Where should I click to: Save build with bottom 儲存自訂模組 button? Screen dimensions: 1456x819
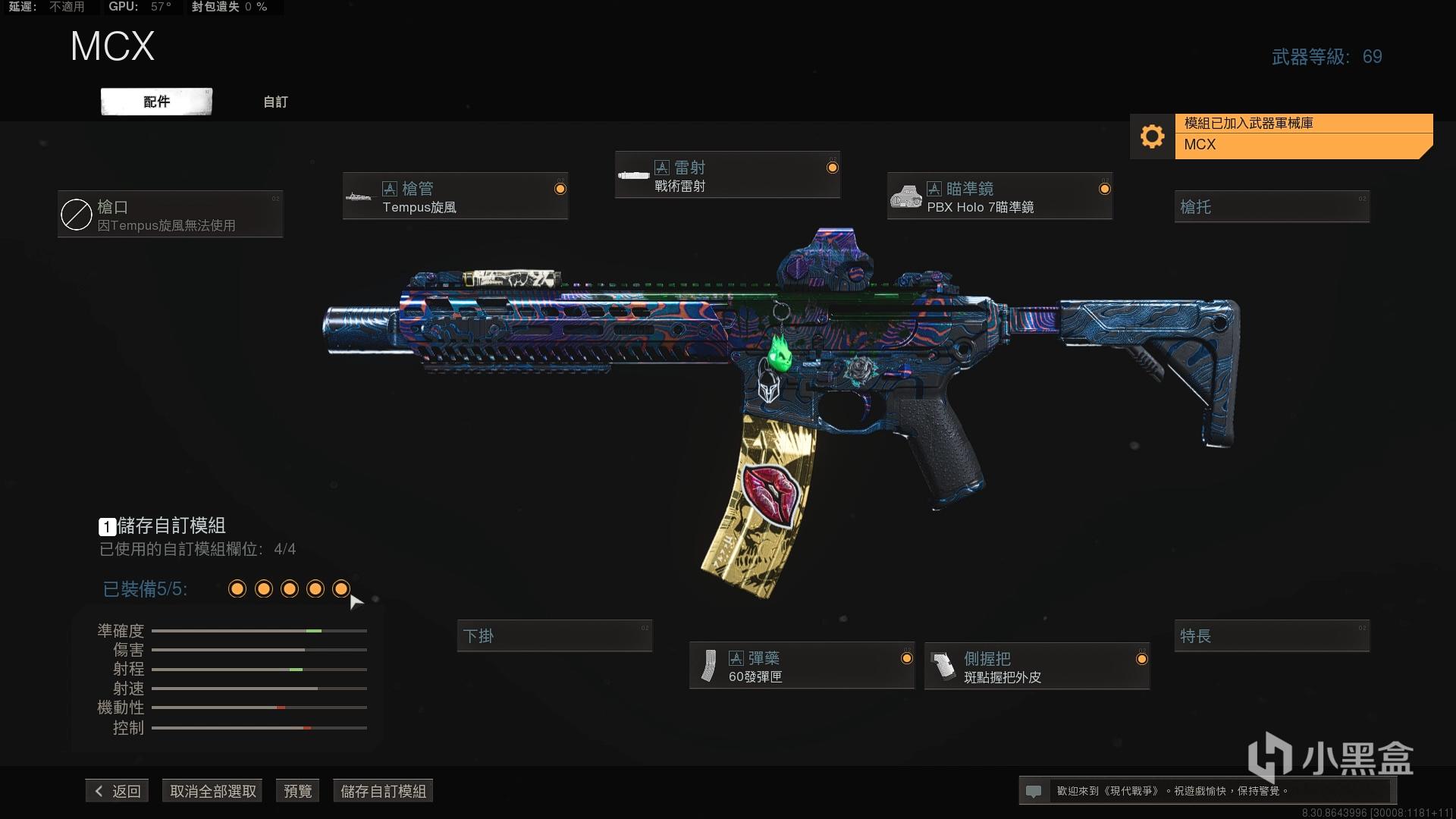(x=383, y=791)
